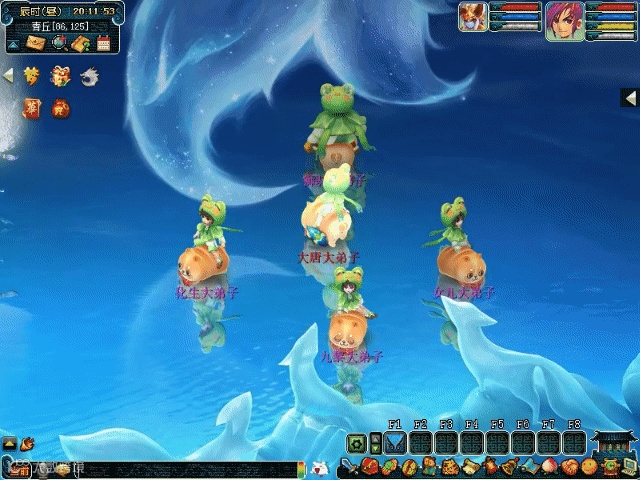The height and width of the screenshot is (480, 640).
Task: Select the pet portrait at top
Action: [473, 17]
